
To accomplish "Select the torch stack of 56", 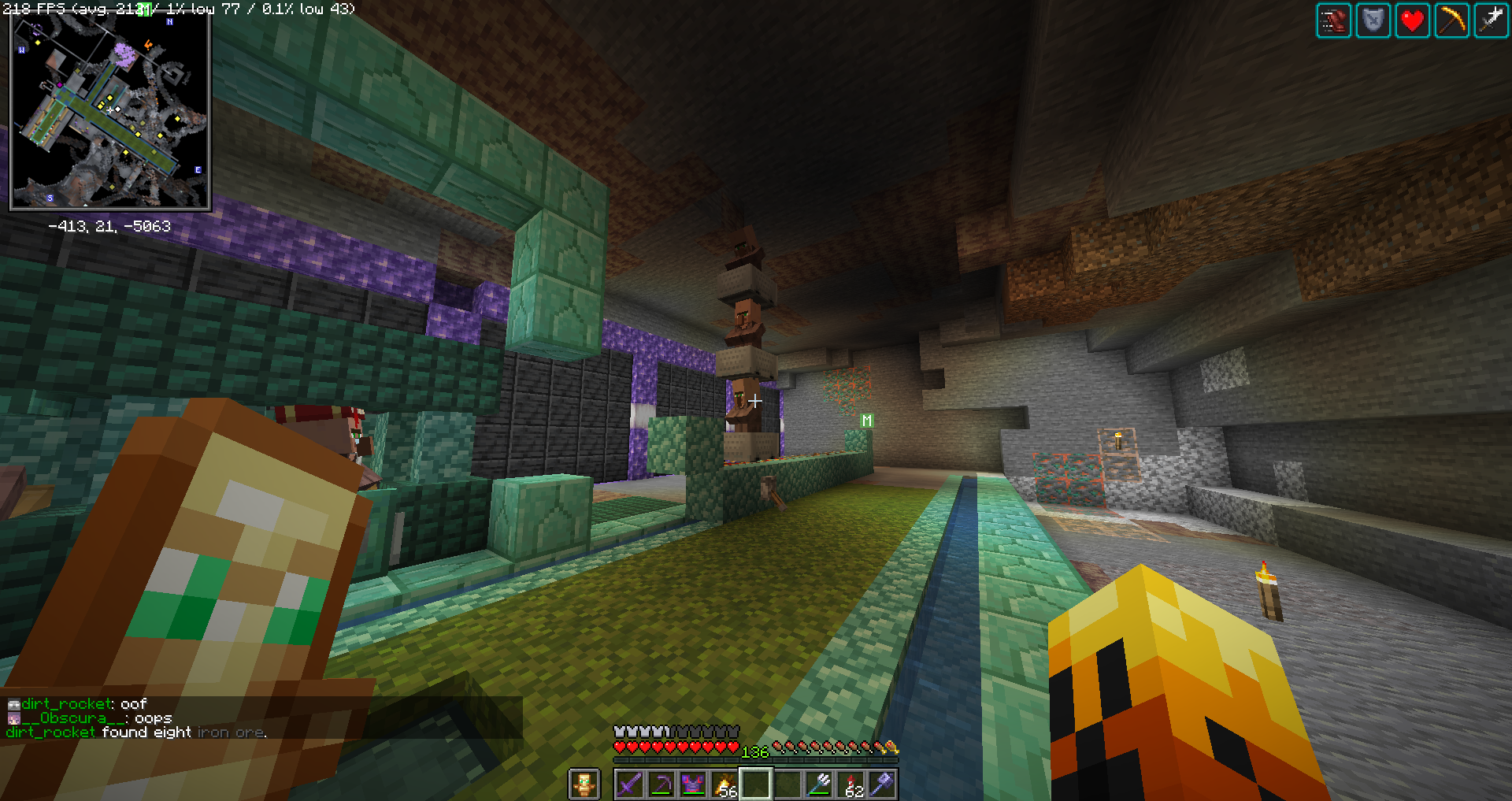I will [724, 784].
